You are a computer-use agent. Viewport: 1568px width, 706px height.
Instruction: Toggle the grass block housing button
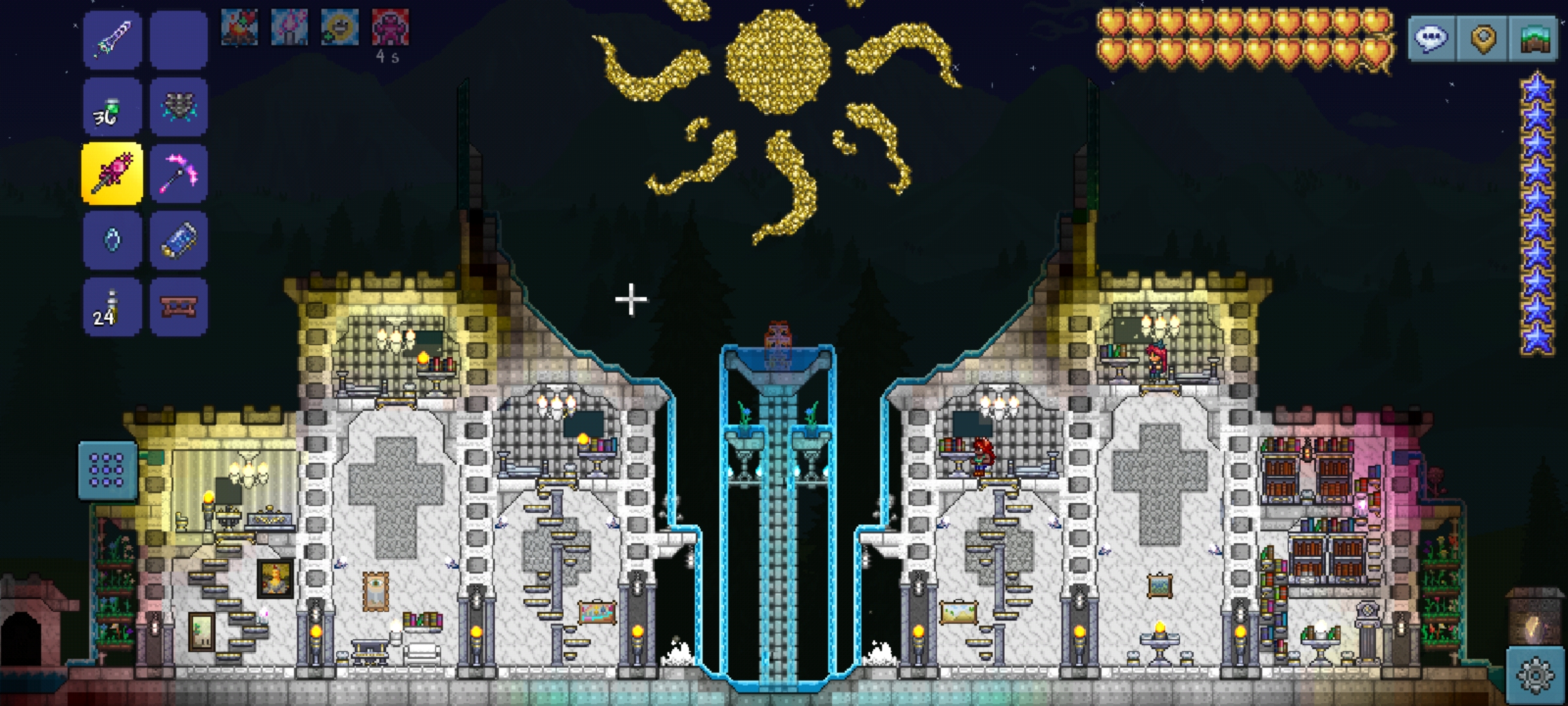point(1535,39)
